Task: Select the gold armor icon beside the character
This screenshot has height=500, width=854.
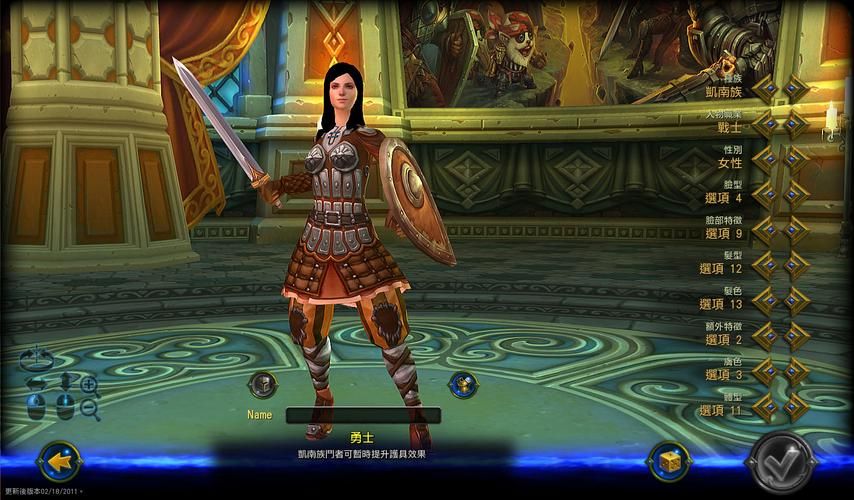Action: point(461,384)
